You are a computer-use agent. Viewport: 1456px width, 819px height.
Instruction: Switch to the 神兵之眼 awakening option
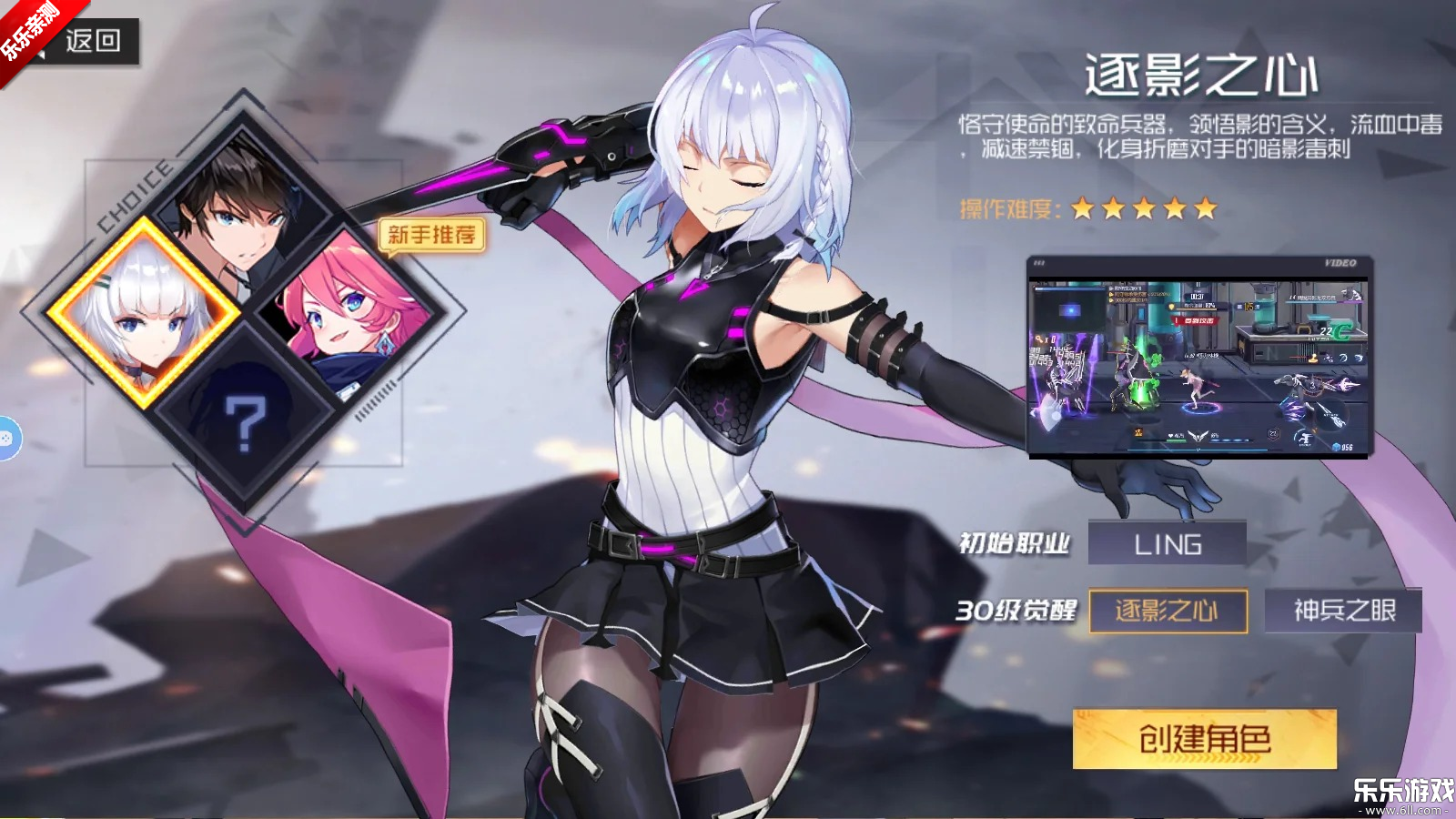point(1343,611)
